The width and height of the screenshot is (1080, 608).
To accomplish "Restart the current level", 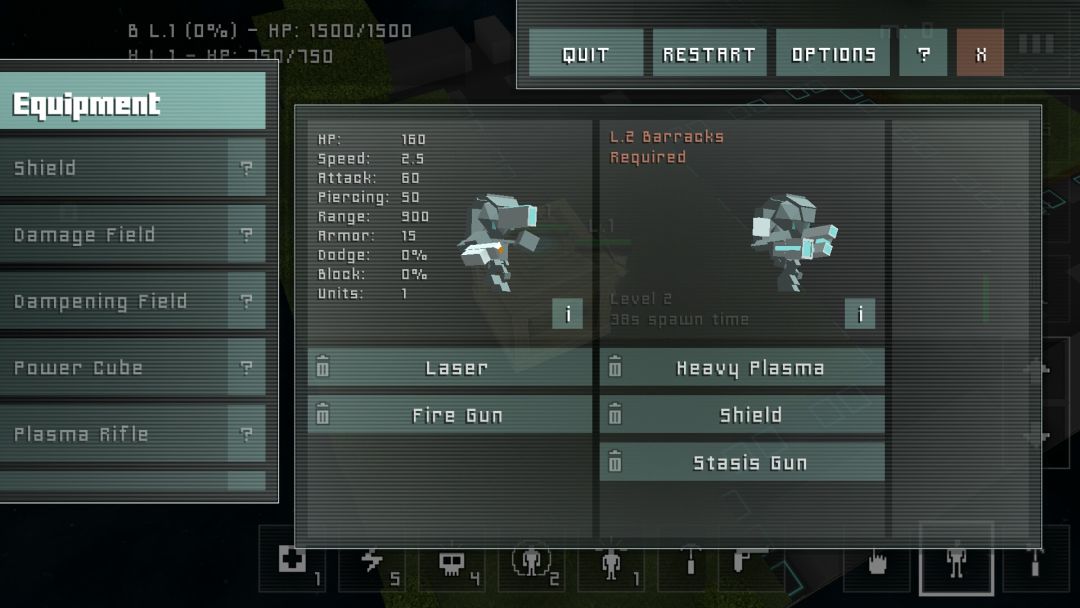I will [x=709, y=54].
